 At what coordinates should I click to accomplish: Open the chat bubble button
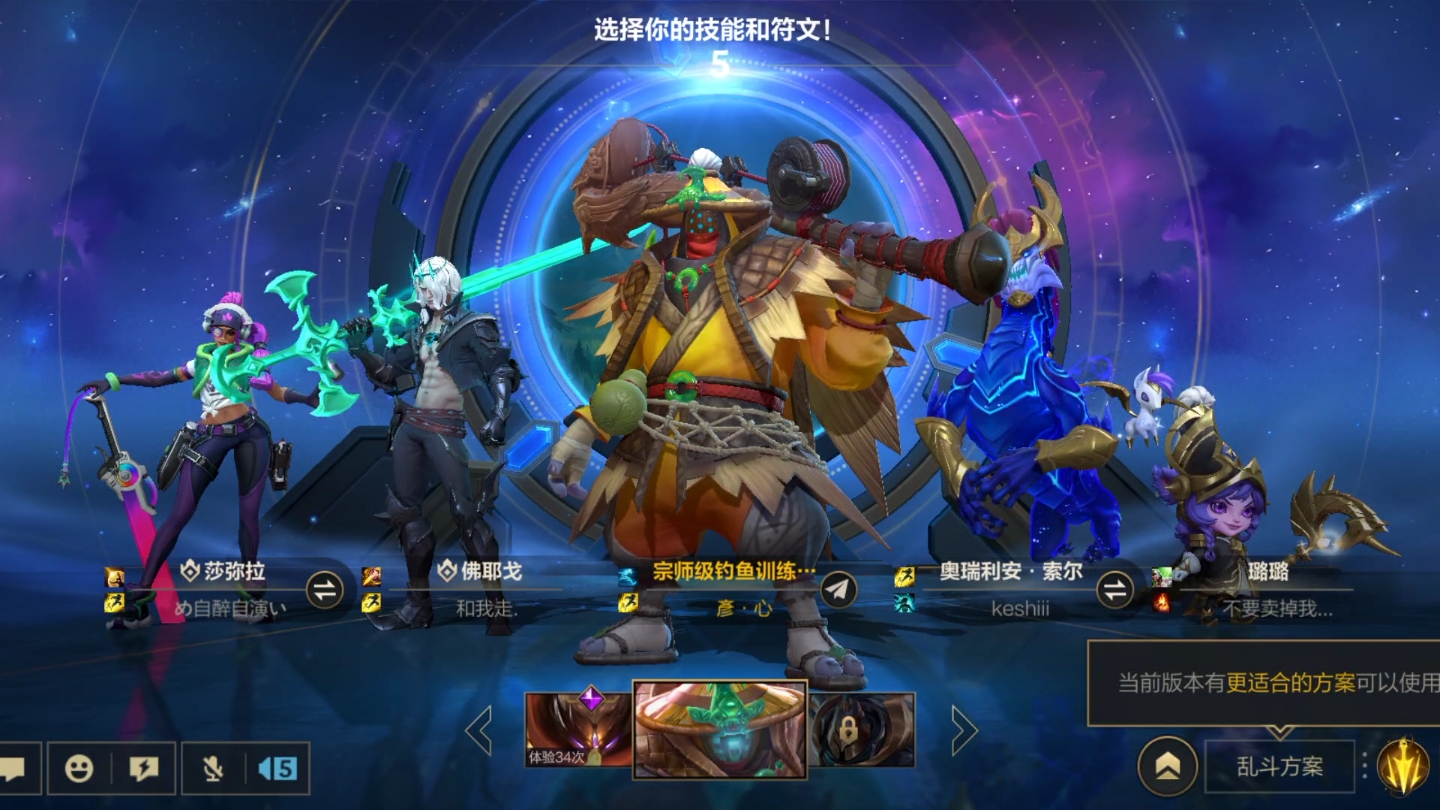tap(14, 768)
